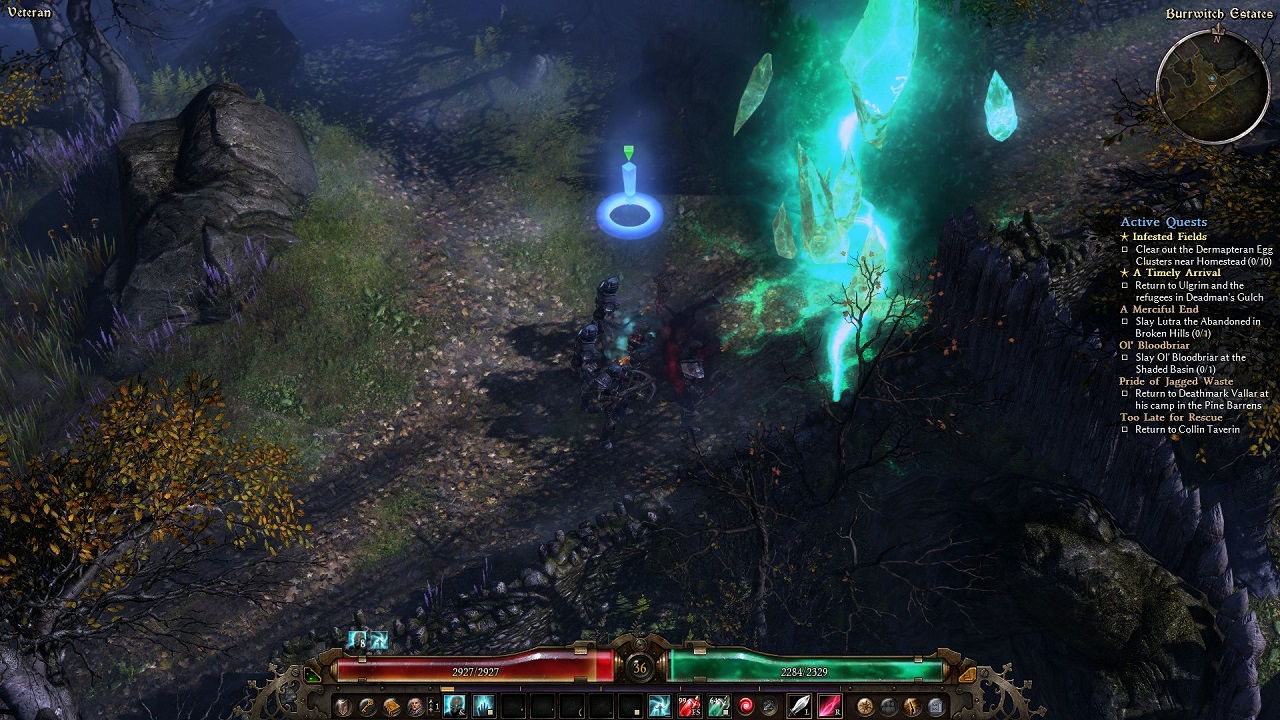
Task: Activate the glowing hand skill
Action: tap(484, 707)
